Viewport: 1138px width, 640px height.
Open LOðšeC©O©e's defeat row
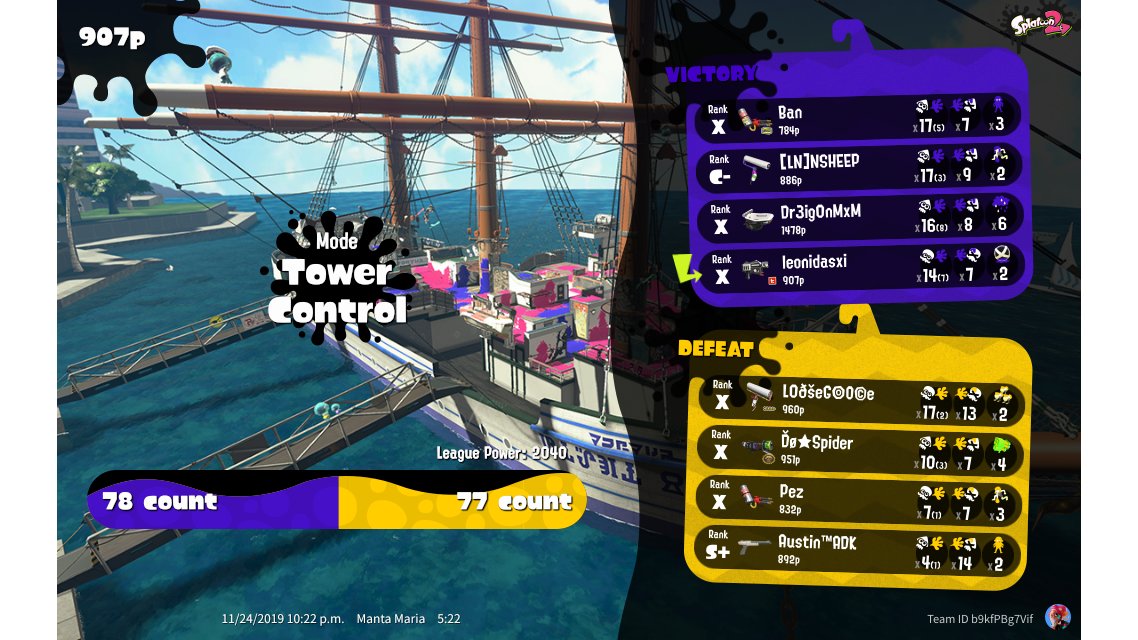pyautogui.click(x=857, y=399)
